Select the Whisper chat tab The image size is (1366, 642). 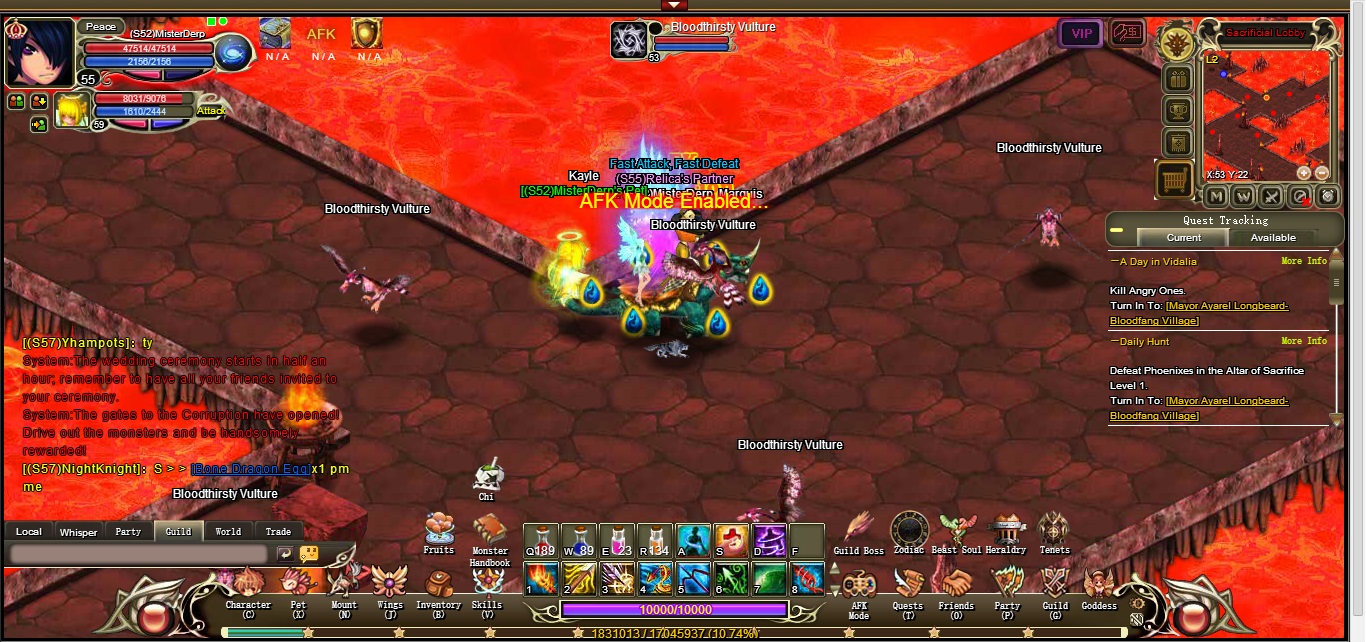pyautogui.click(x=78, y=532)
